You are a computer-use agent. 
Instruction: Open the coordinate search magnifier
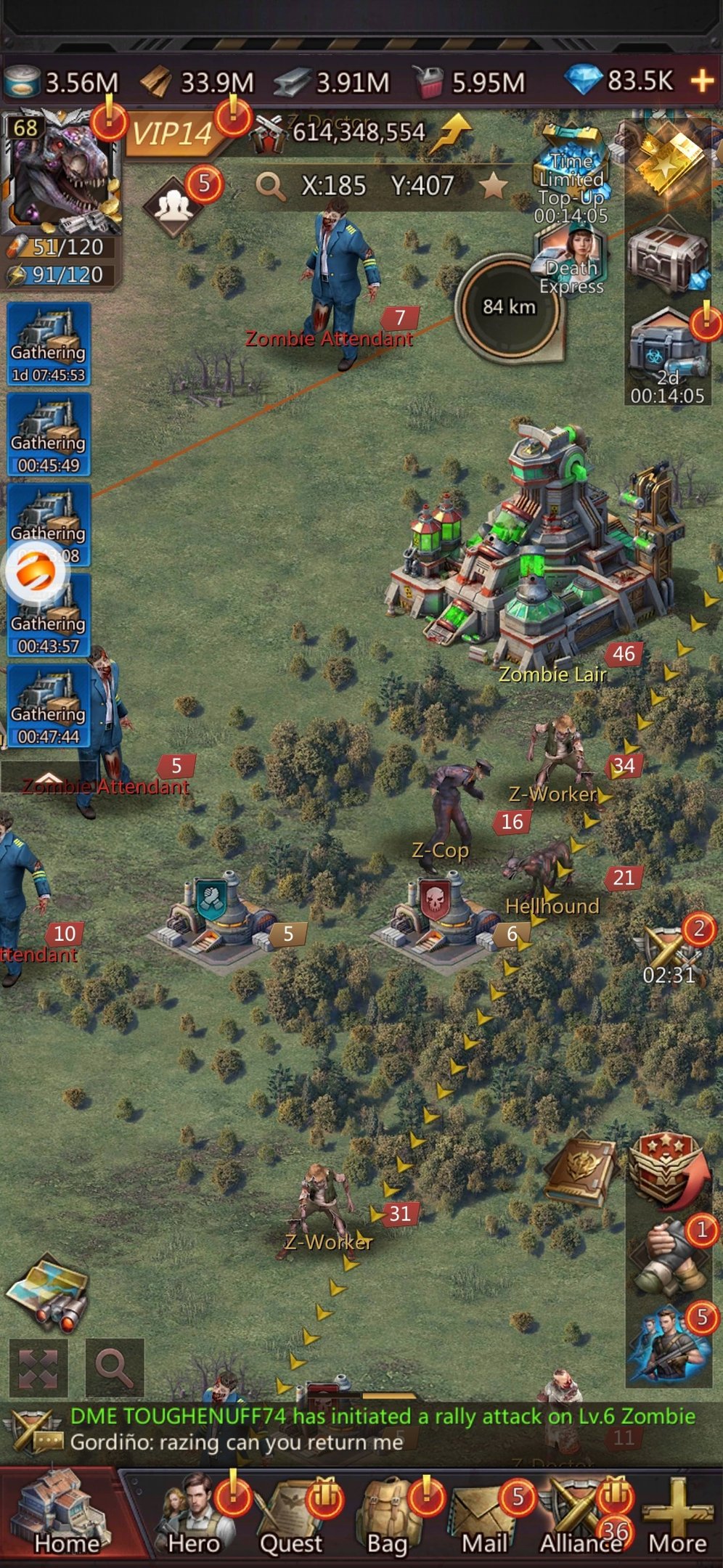(270, 187)
